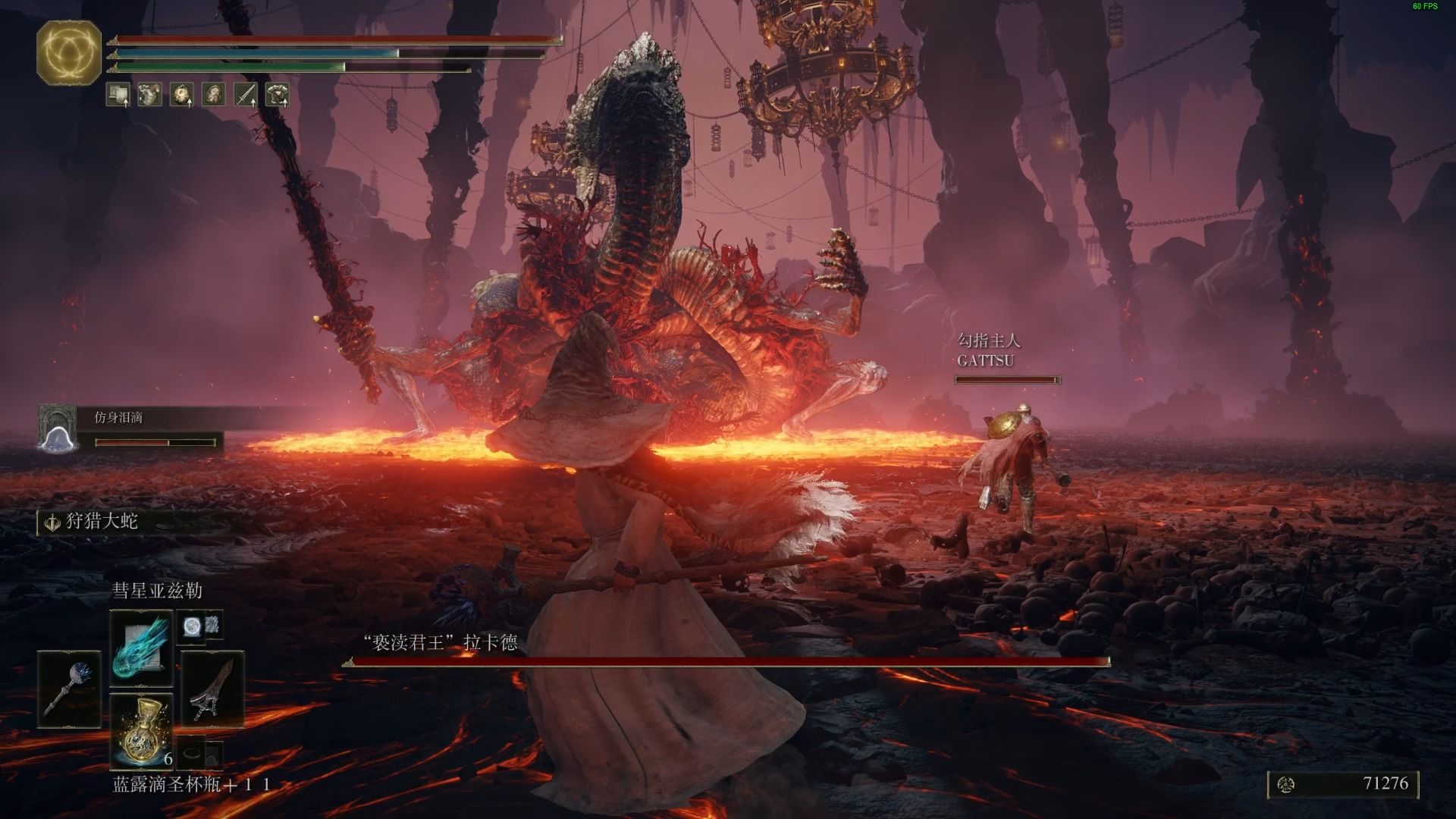Click the round golden orb buff icon
Screen dimensions: 1456x819
coord(182,95)
